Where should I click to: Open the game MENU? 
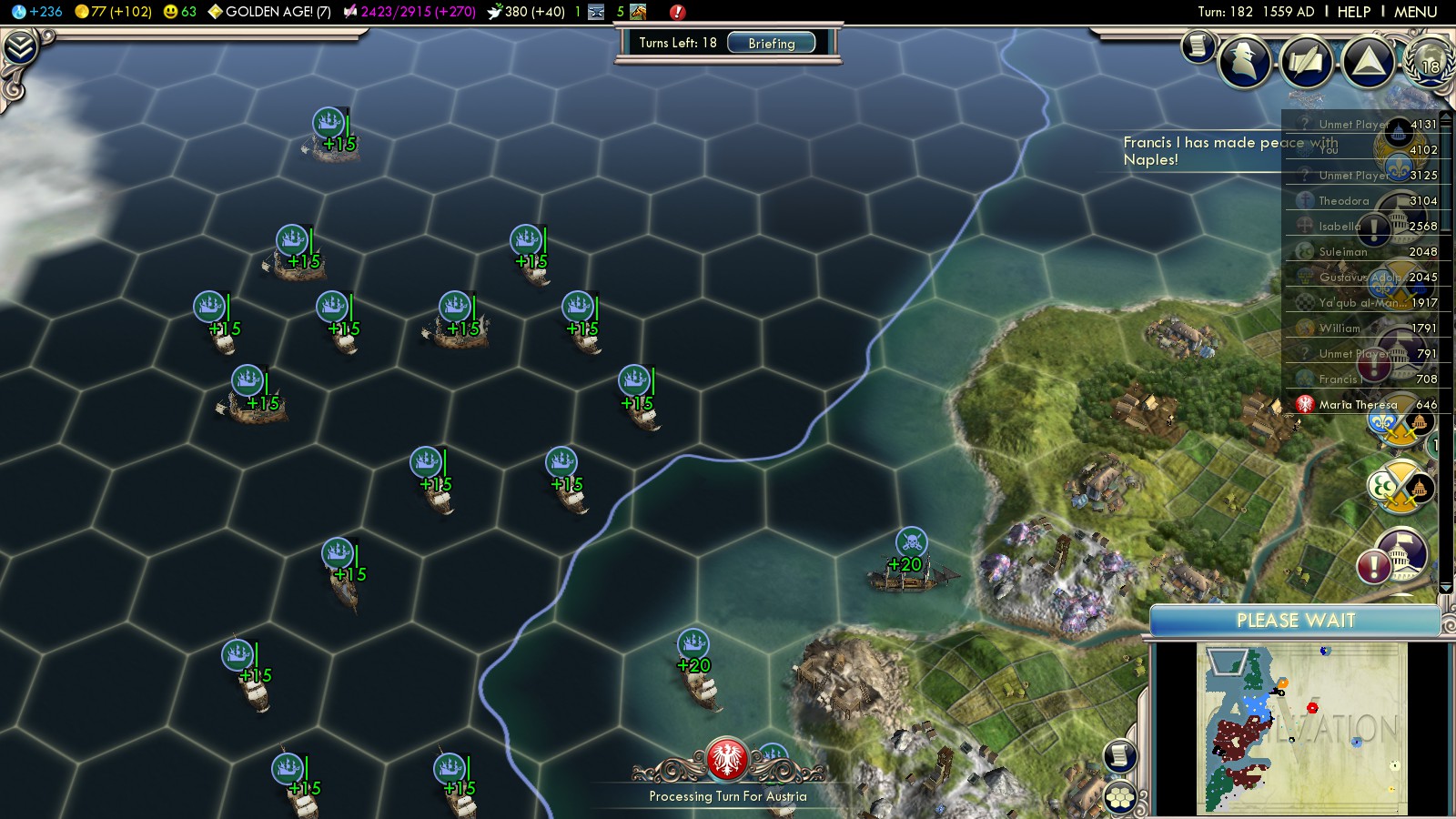1415,12
